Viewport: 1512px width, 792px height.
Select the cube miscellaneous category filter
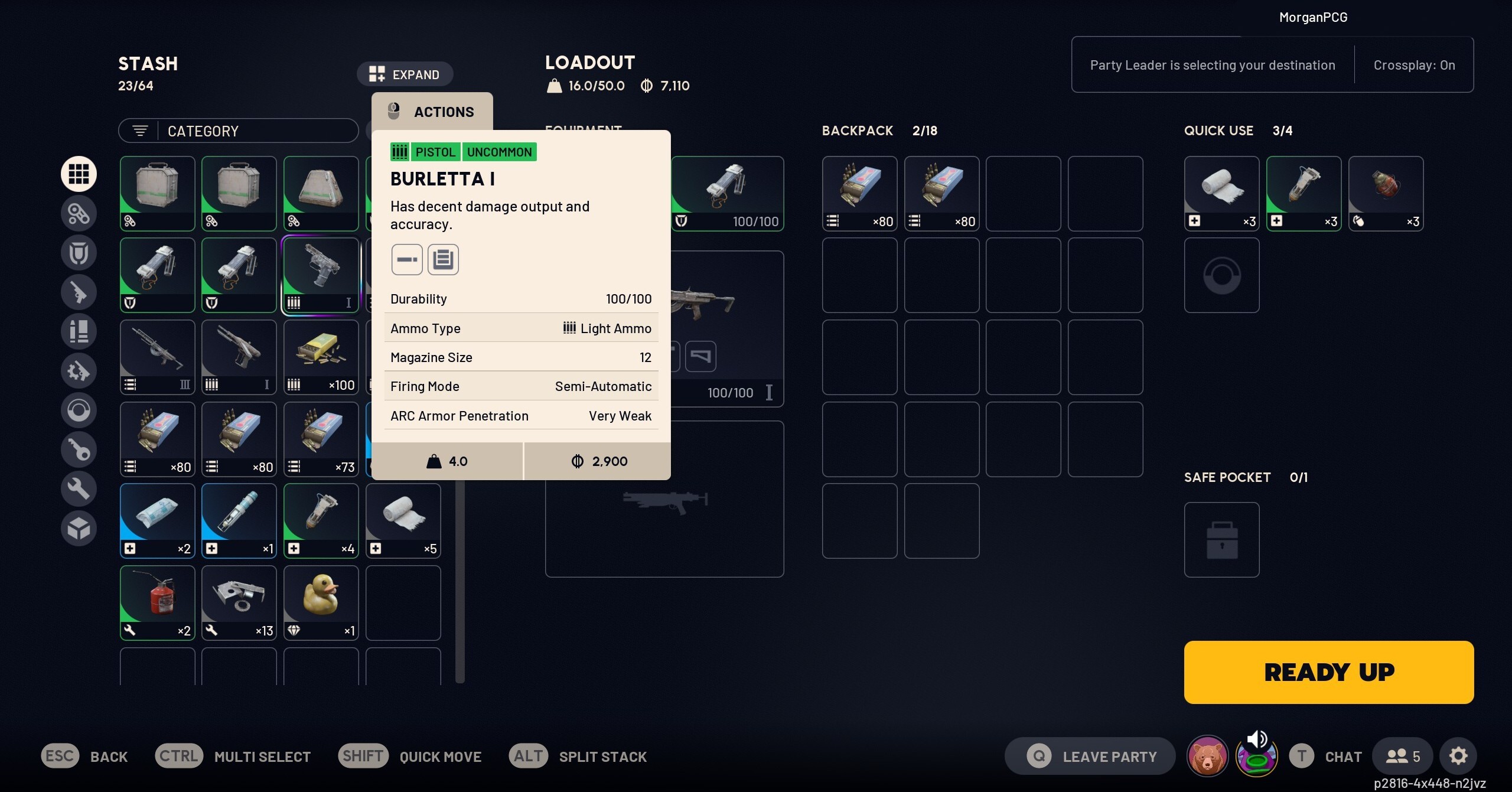point(79,528)
